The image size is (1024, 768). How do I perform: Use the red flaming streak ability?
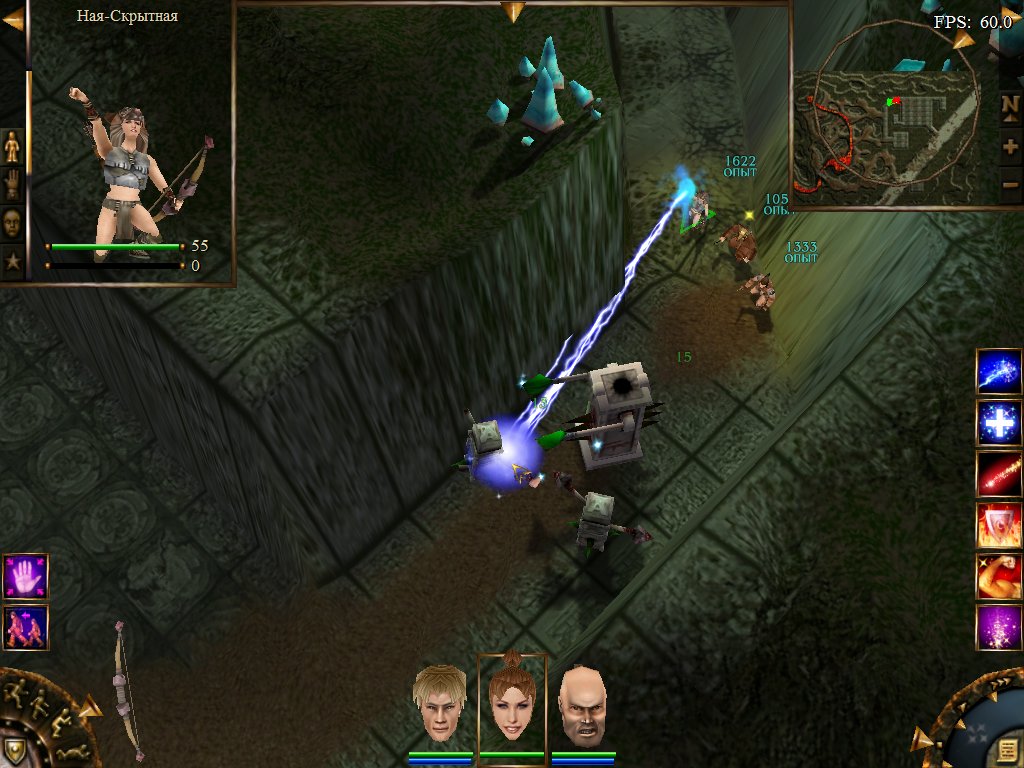[x=999, y=474]
